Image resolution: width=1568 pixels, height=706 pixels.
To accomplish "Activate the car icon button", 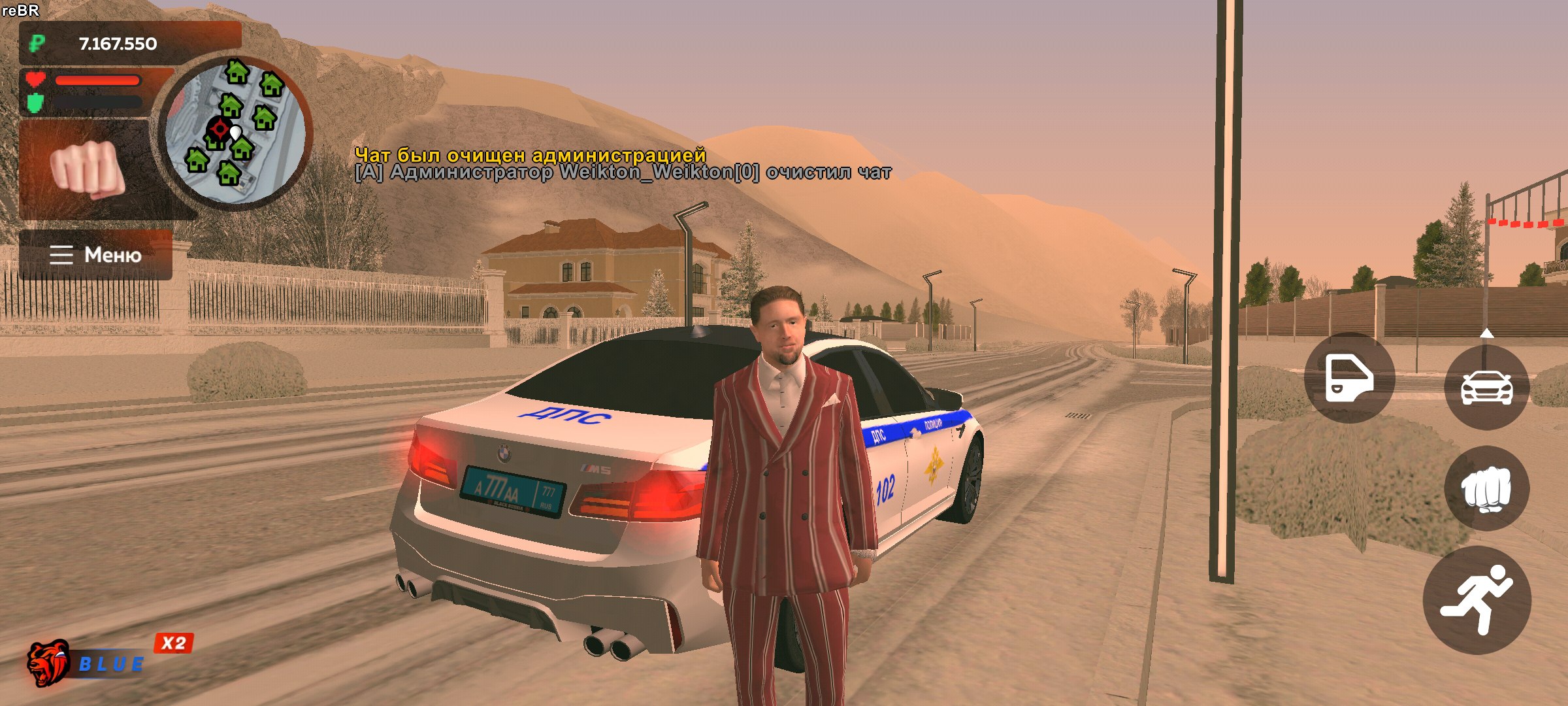I will coord(1486,387).
